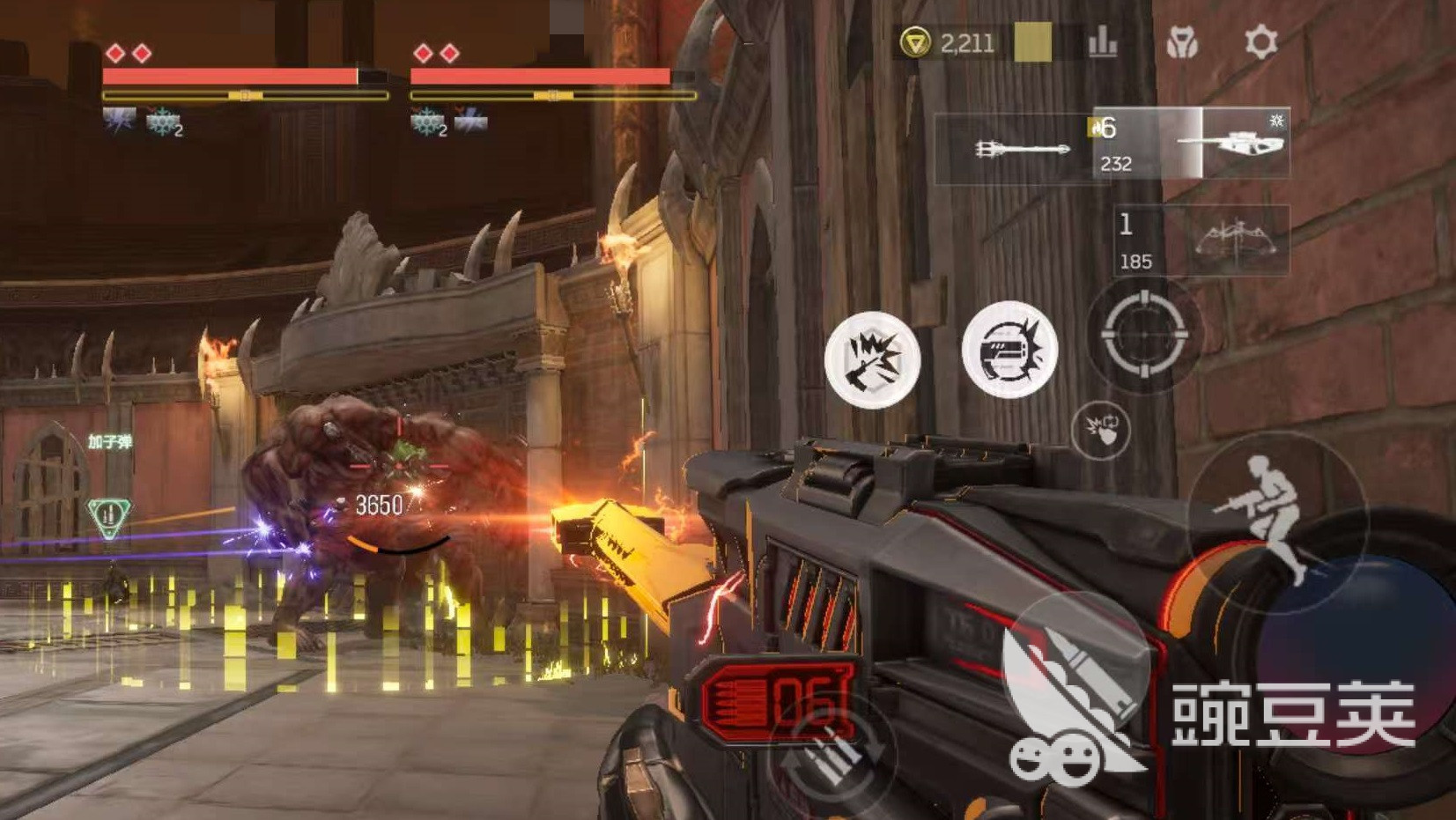This screenshot has width=1456, height=820.
Task: Open the hero mask icon menu
Action: 1181,41
